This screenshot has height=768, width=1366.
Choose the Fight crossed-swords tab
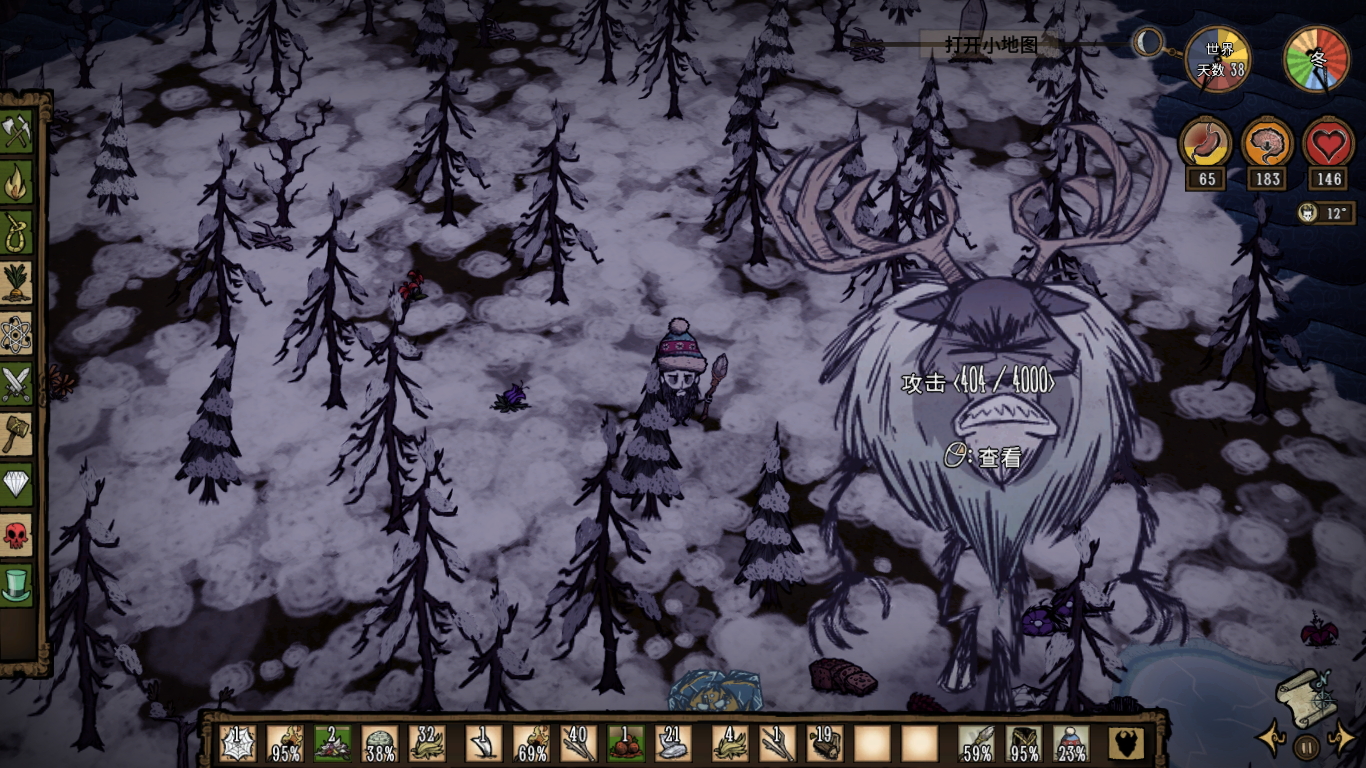click(17, 384)
